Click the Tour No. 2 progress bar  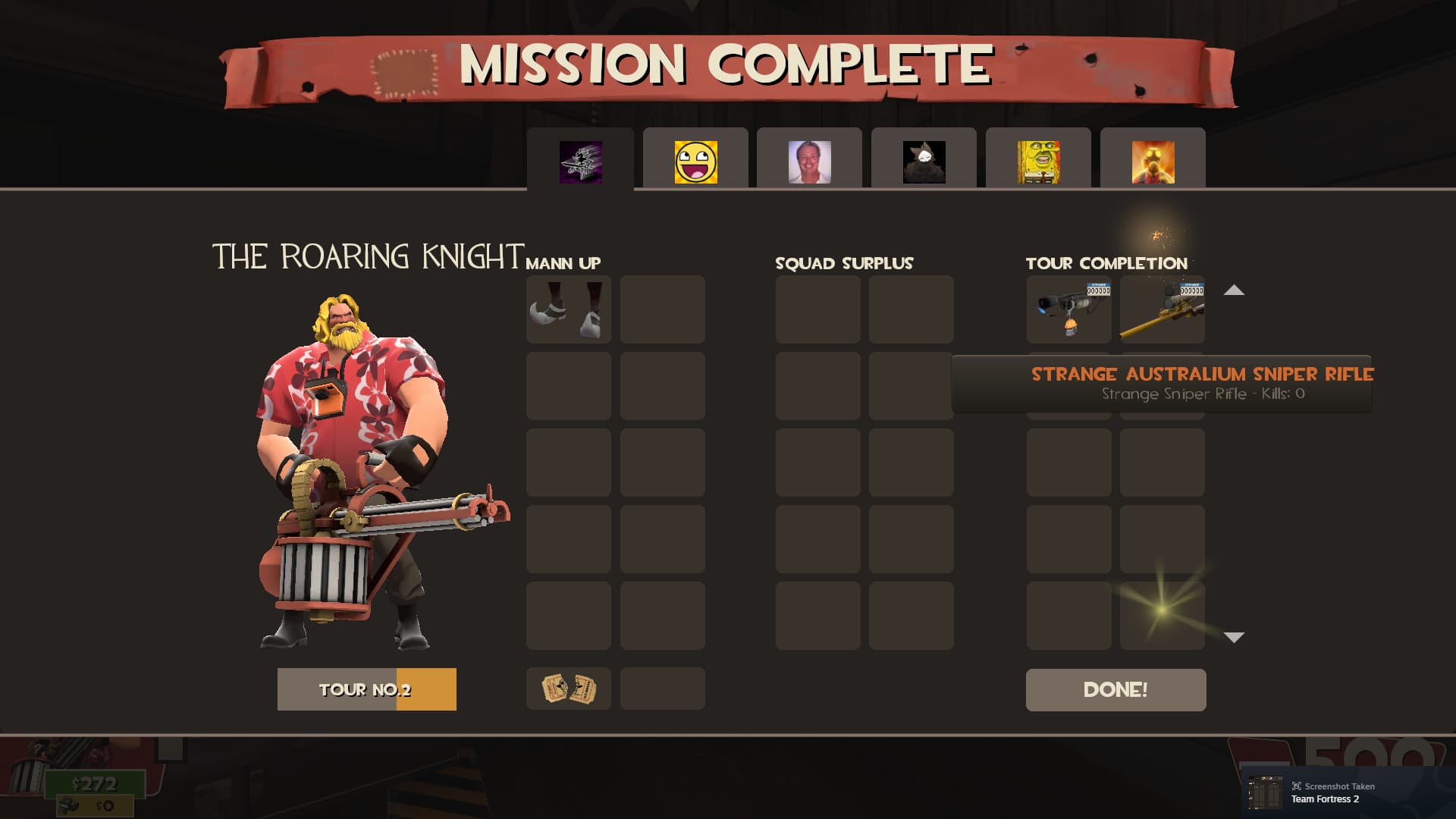(x=366, y=689)
